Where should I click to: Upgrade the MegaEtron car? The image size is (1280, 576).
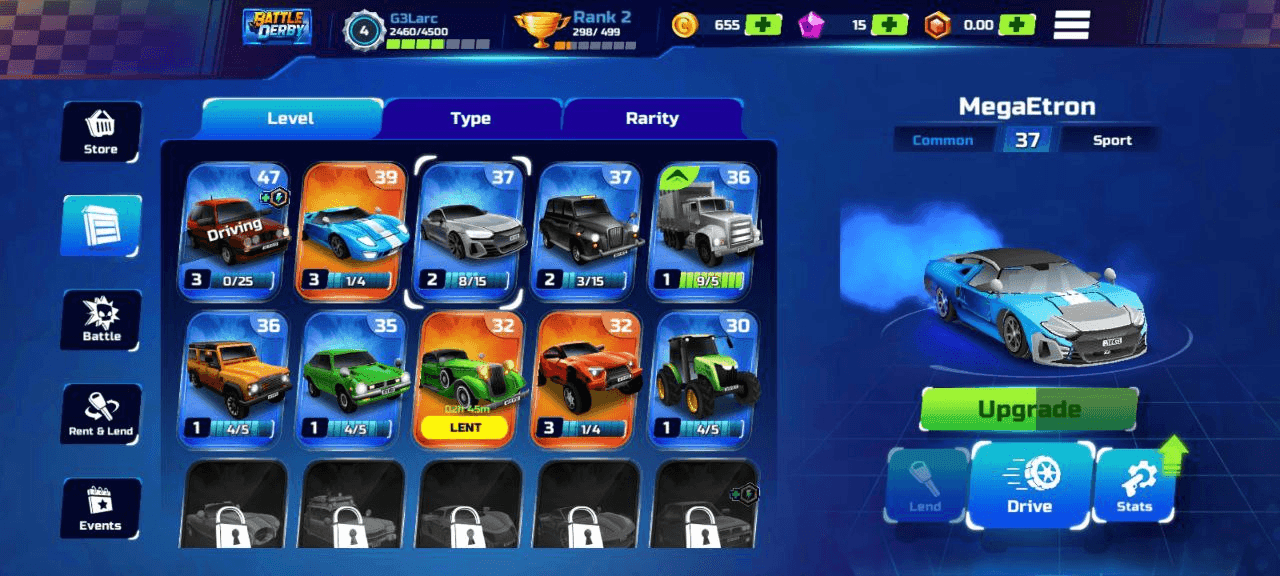pyautogui.click(x=1029, y=409)
